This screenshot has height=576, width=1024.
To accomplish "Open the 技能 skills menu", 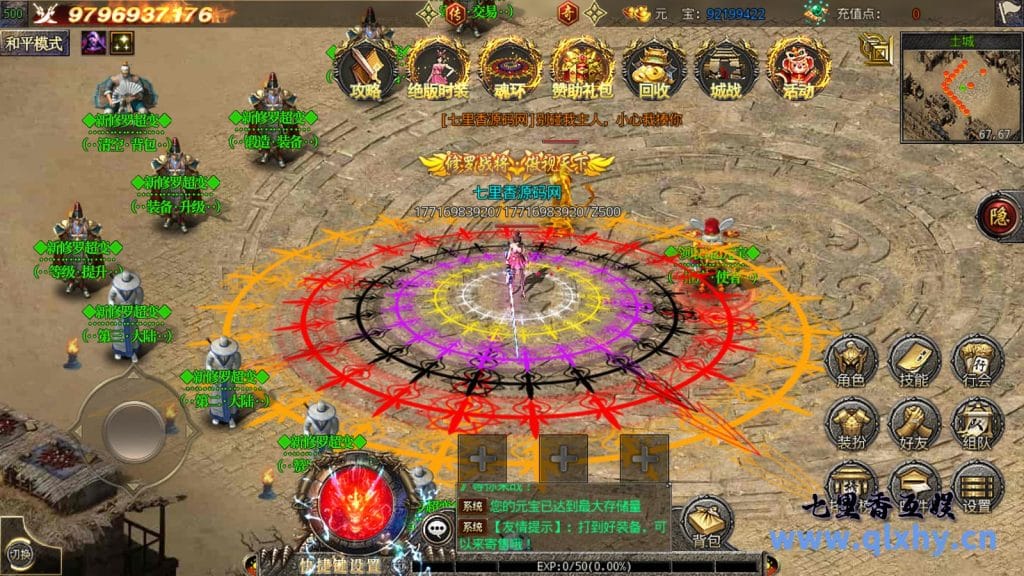I will point(914,360).
